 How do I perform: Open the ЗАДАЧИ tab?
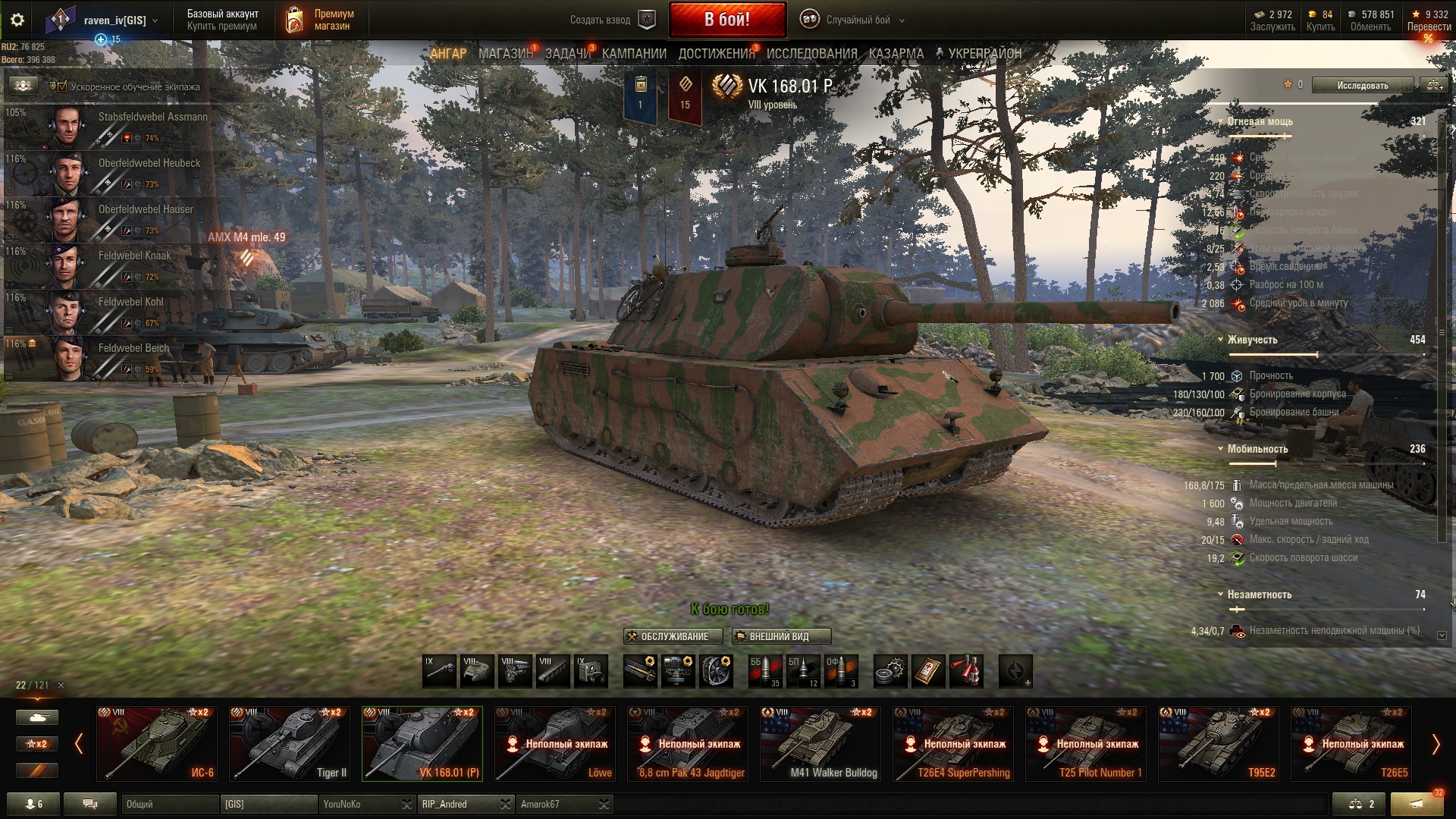pyautogui.click(x=567, y=54)
